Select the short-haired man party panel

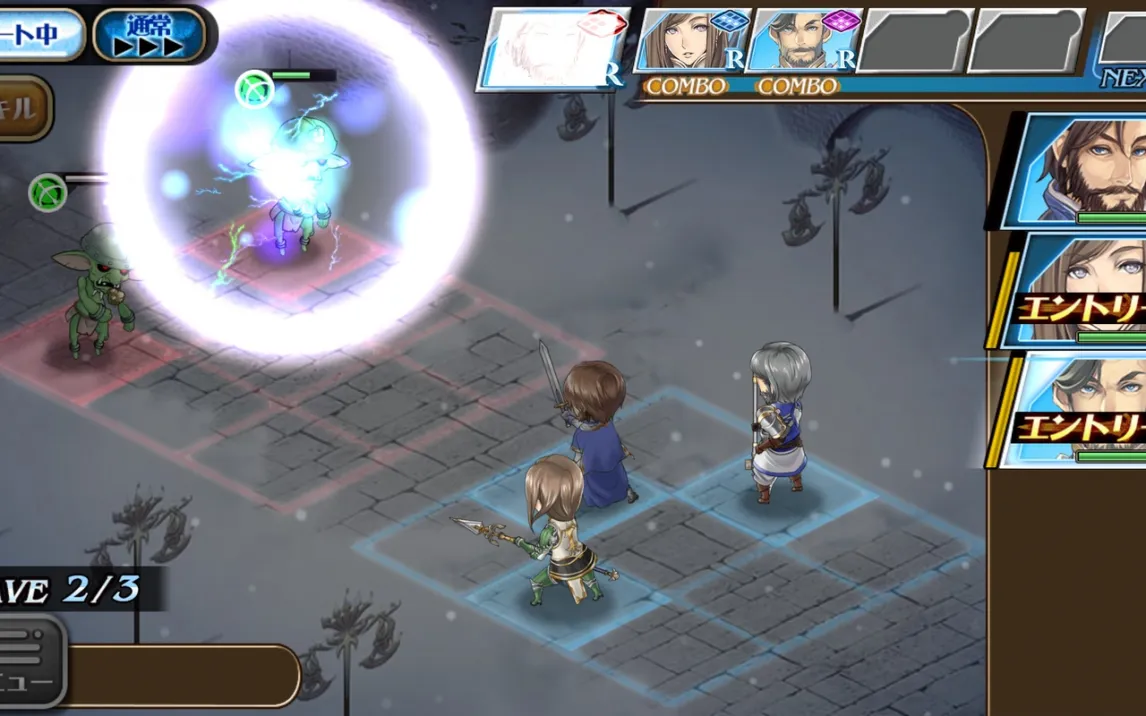pos(1075,410)
